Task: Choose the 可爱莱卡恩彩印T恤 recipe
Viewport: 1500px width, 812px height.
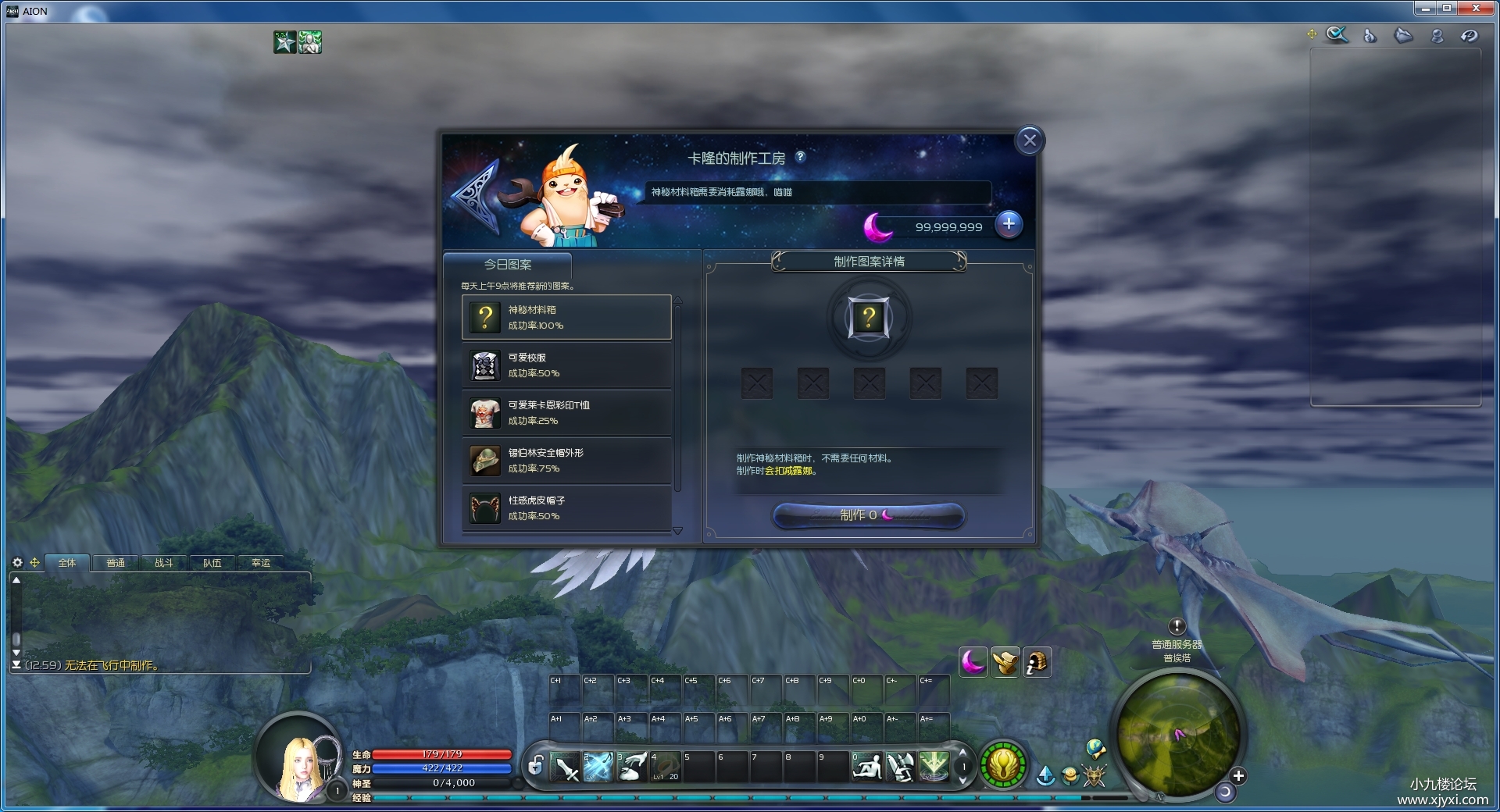Action: point(566,413)
